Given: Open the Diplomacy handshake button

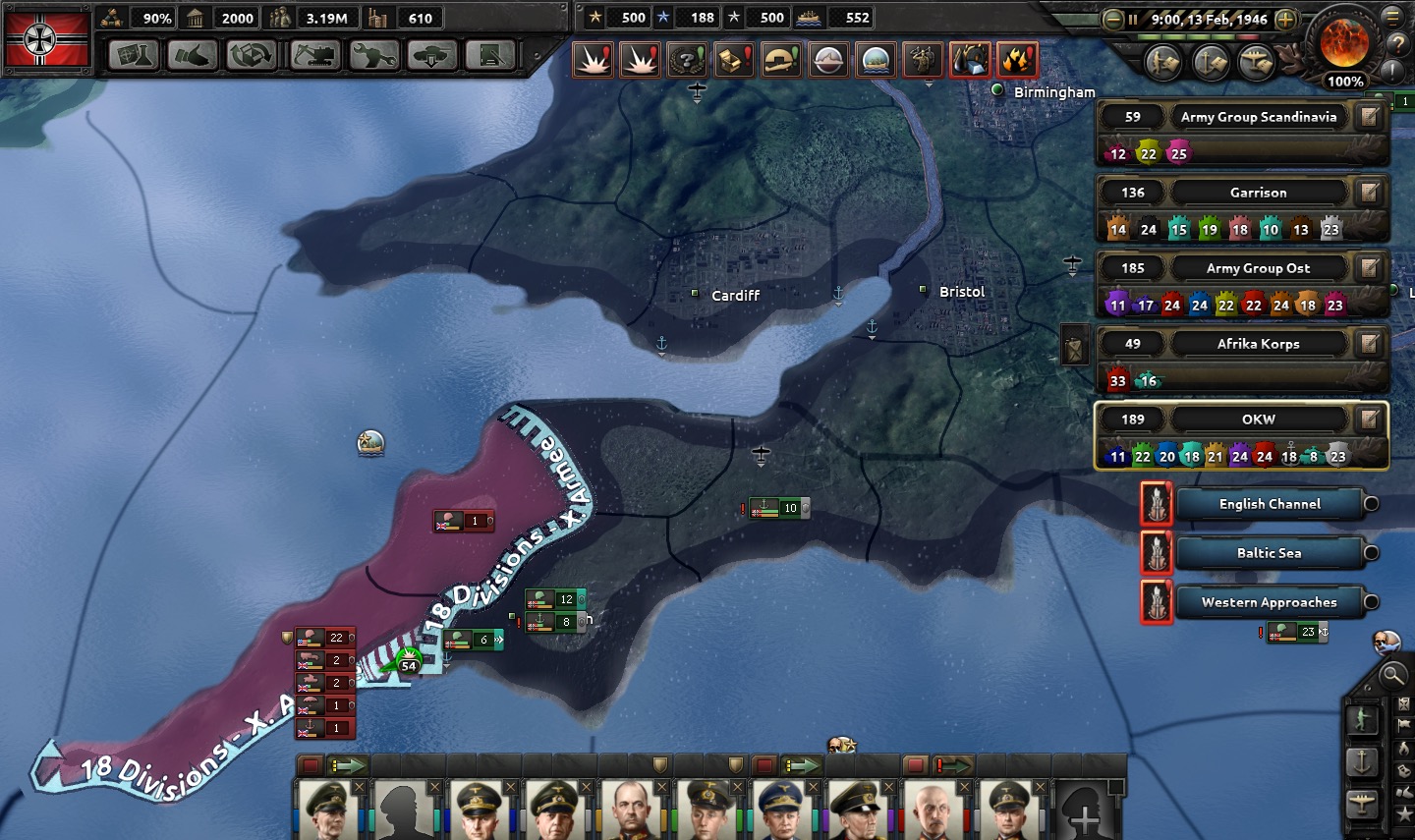Looking at the screenshot, I should [x=193, y=55].
